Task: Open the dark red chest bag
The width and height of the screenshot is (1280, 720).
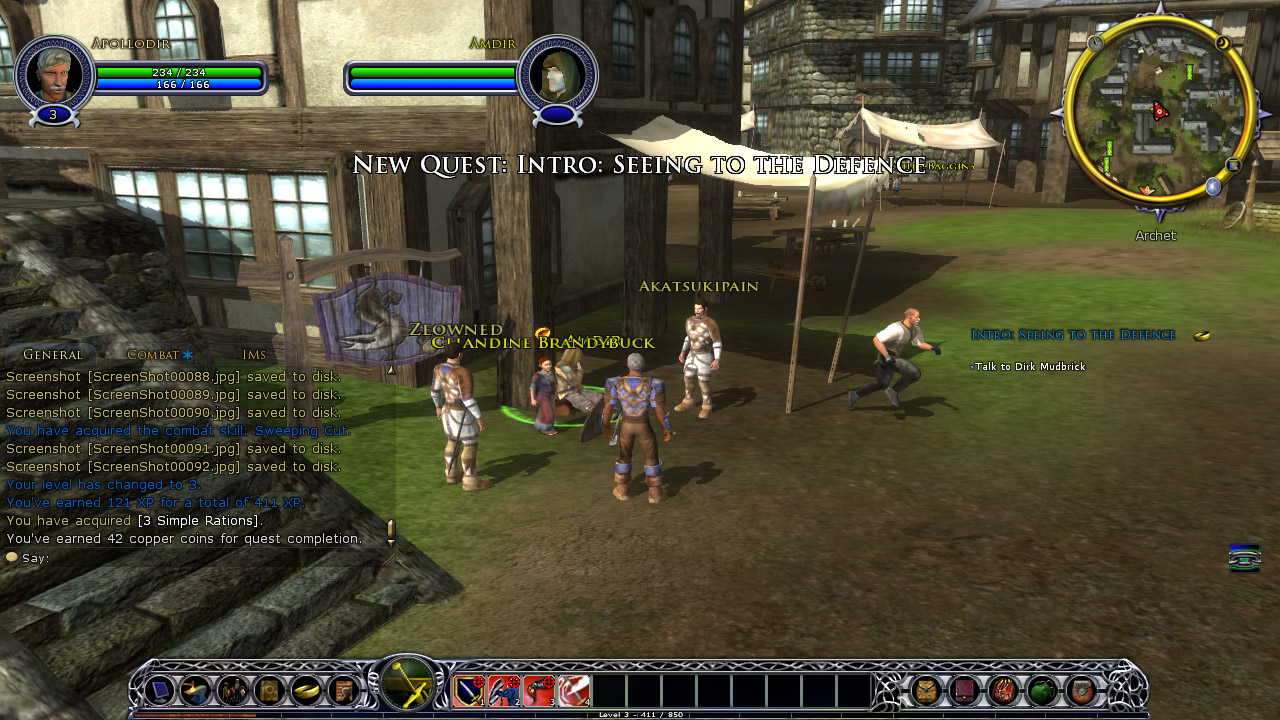Action: pos(964,690)
